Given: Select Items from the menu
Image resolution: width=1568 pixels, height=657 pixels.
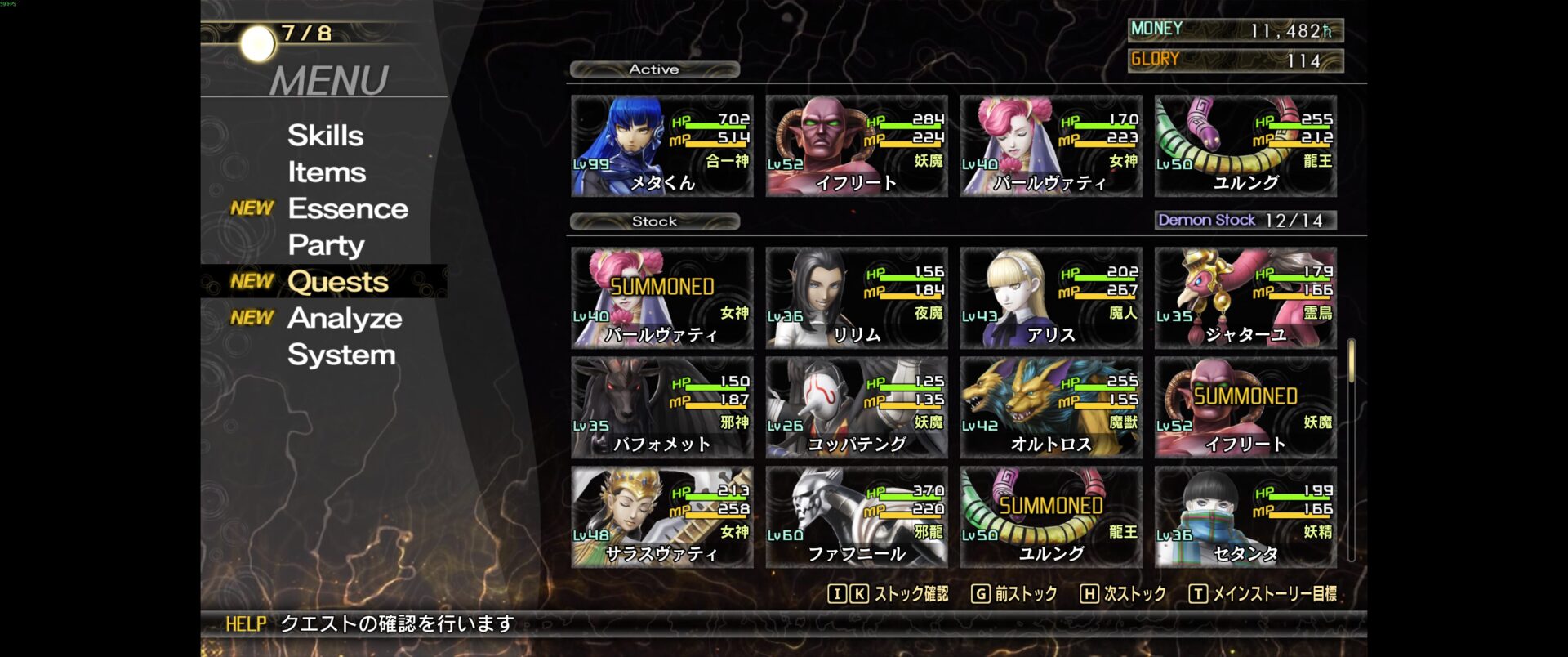Looking at the screenshot, I should click(x=326, y=172).
